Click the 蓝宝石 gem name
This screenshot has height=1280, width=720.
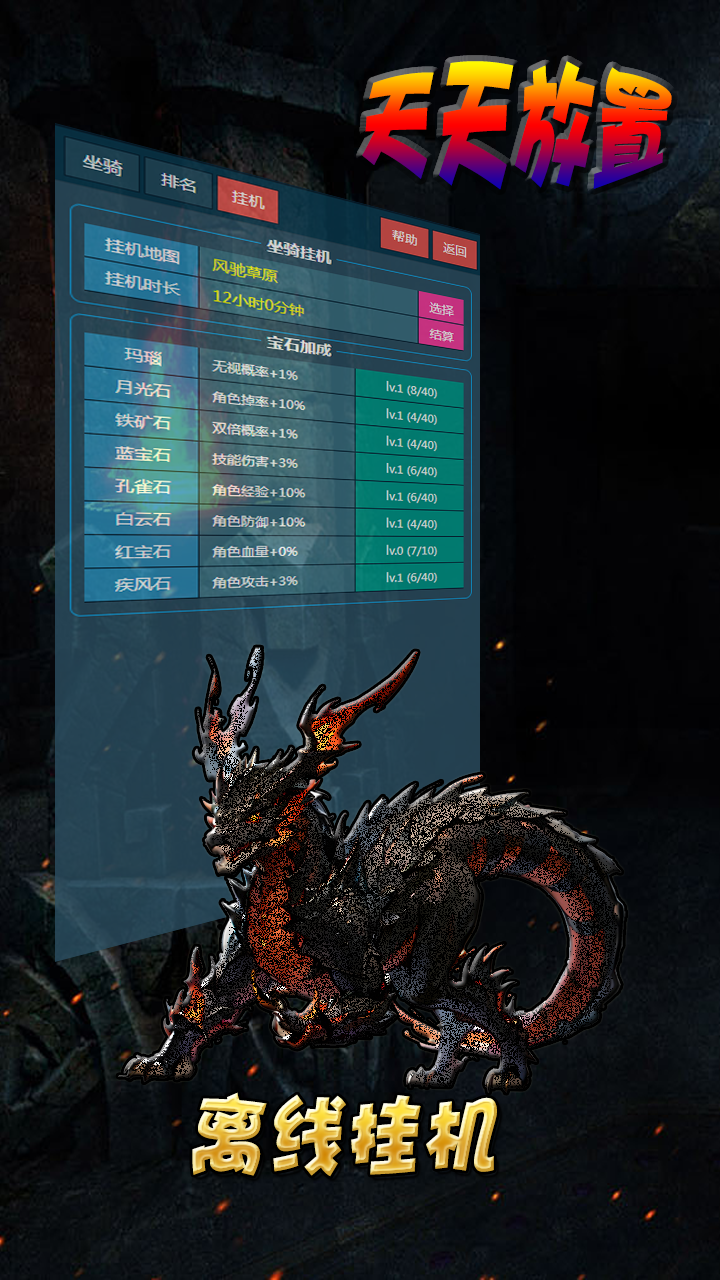(x=142, y=454)
